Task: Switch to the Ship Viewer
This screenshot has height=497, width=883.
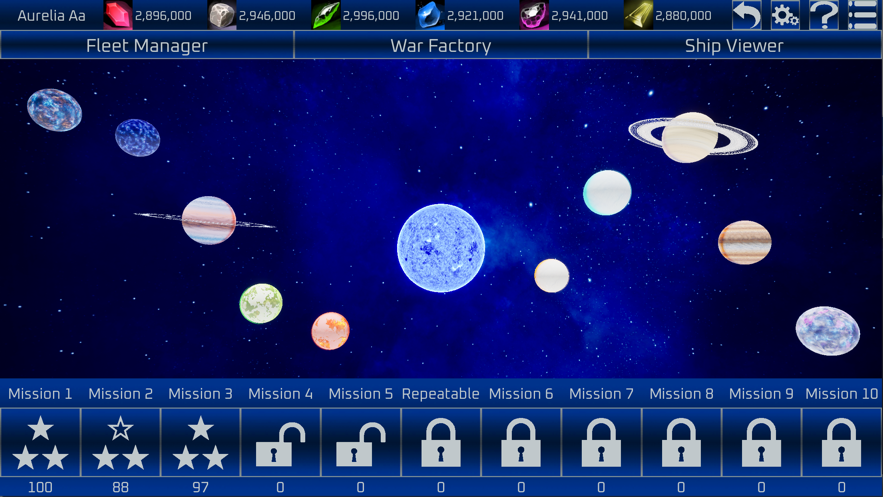Action: 734,45
